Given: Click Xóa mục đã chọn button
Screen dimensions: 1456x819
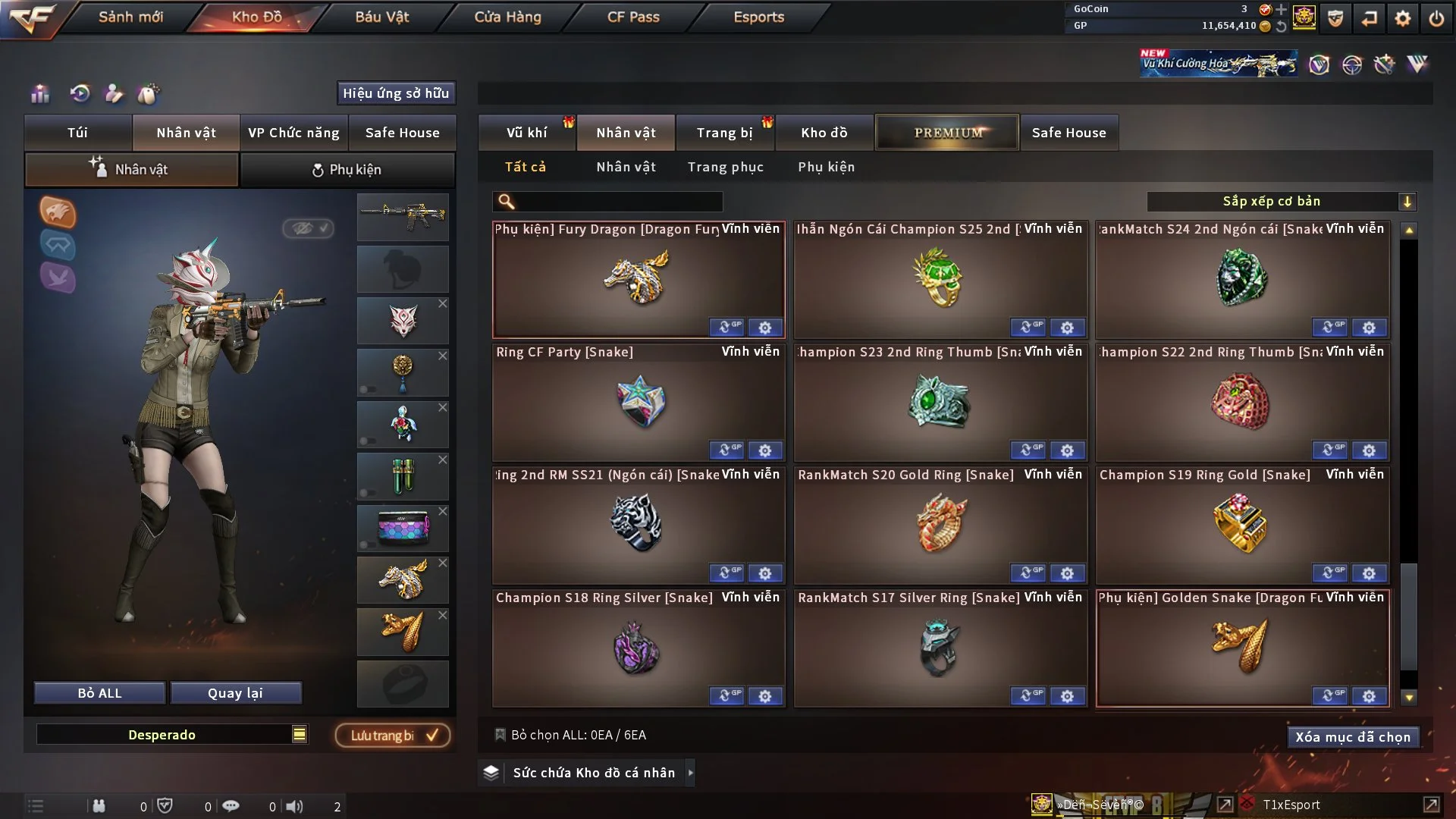Looking at the screenshot, I should coord(1352,737).
